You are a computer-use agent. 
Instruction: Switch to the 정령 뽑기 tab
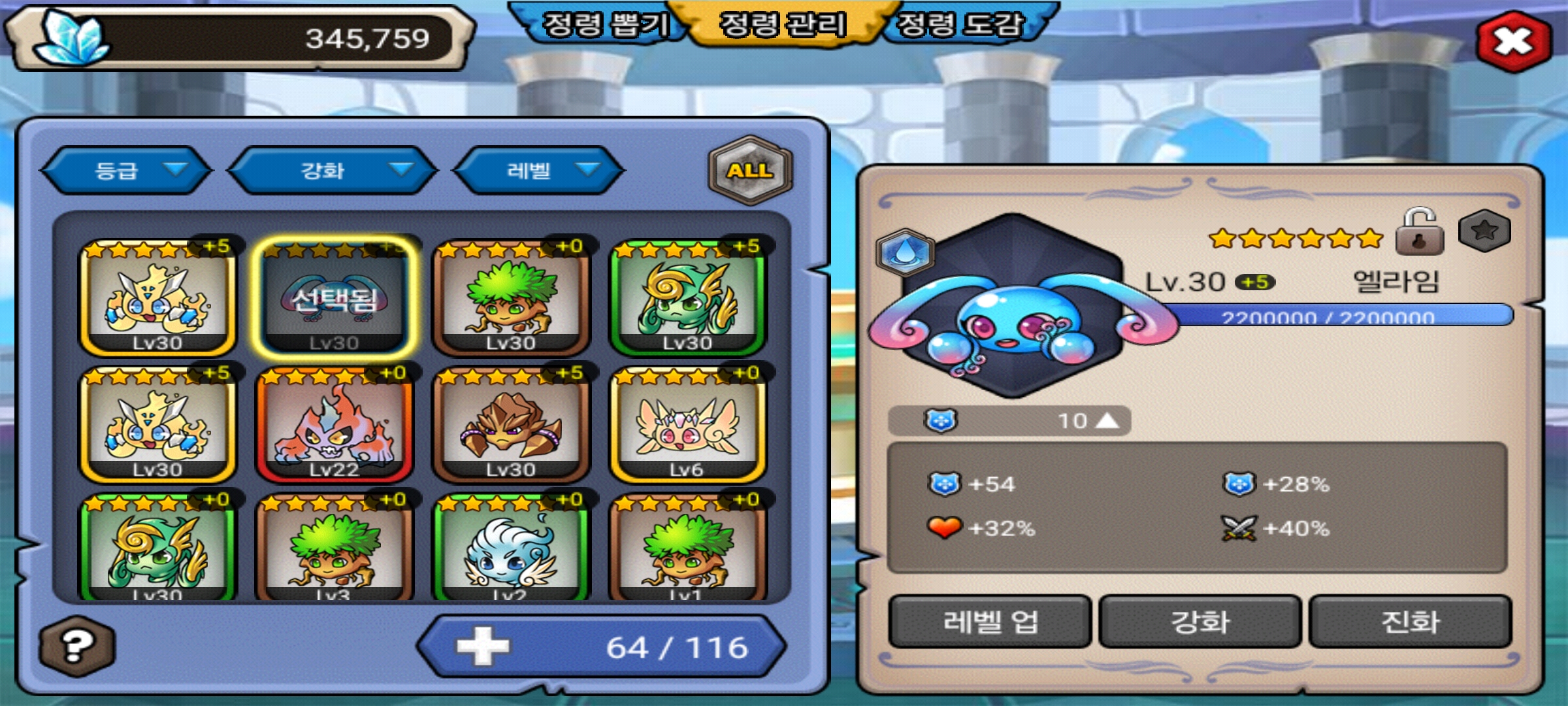(604, 25)
